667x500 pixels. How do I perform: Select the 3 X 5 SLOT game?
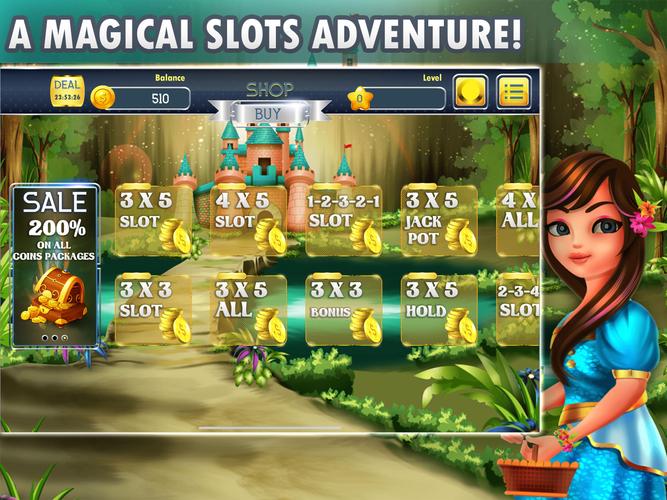tap(153, 218)
